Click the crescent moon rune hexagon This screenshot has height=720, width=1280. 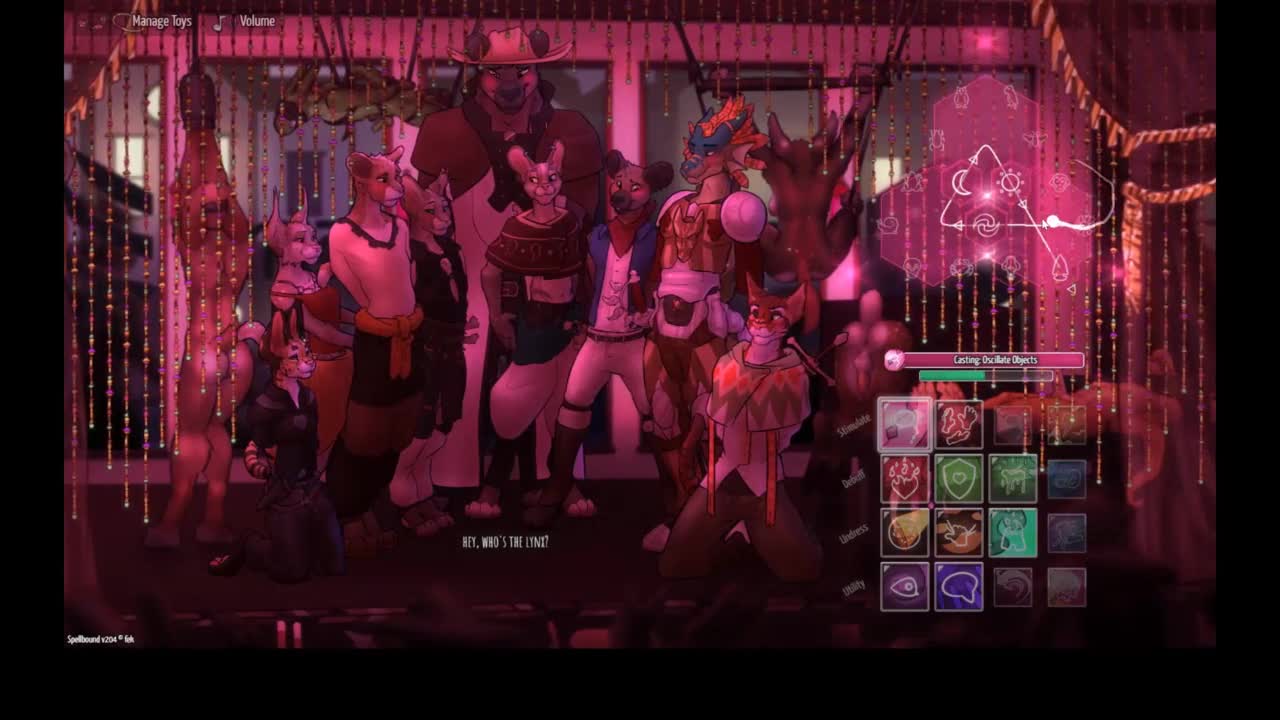click(961, 183)
